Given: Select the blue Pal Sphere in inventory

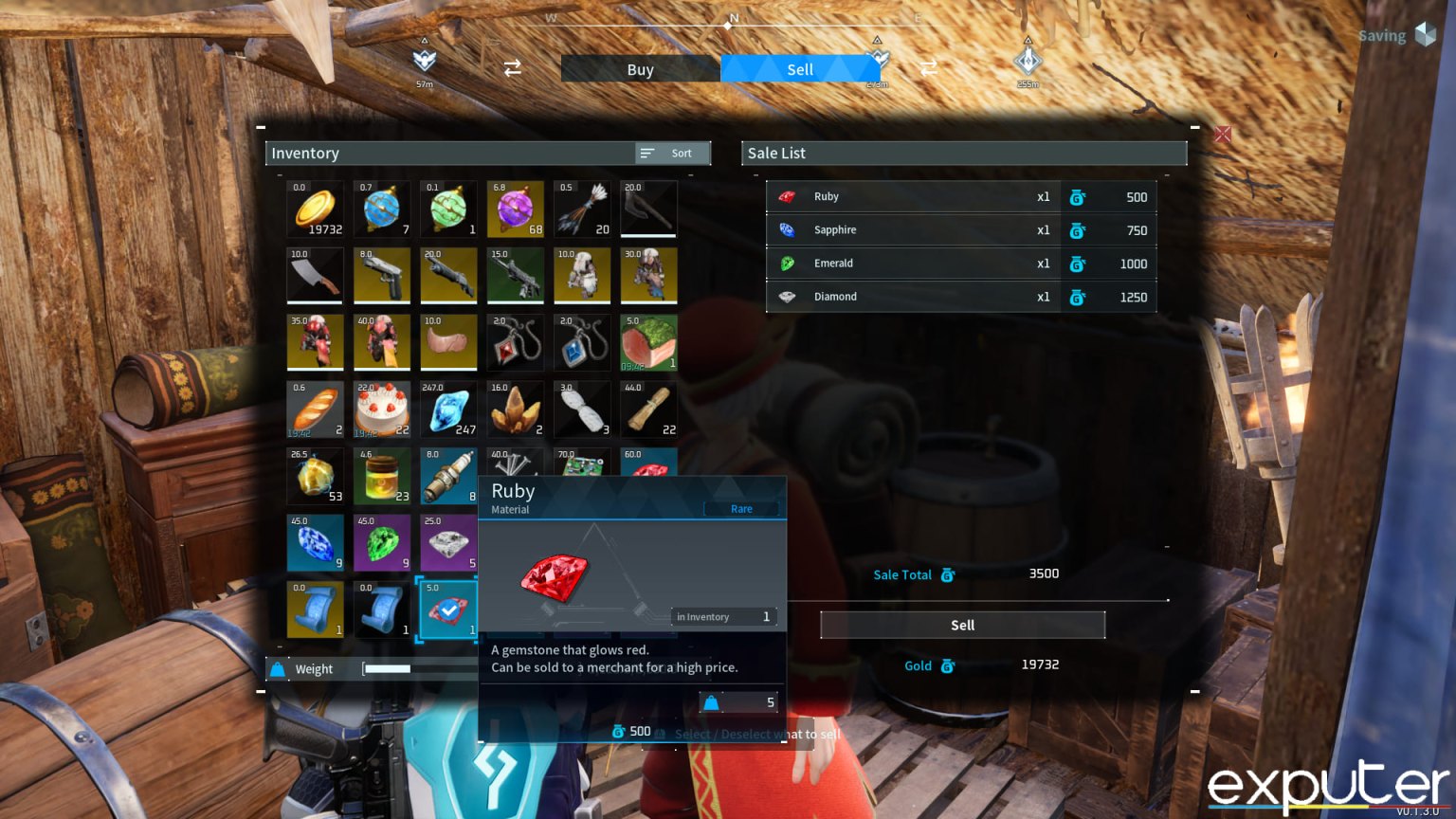Looking at the screenshot, I should pyautogui.click(x=382, y=209).
